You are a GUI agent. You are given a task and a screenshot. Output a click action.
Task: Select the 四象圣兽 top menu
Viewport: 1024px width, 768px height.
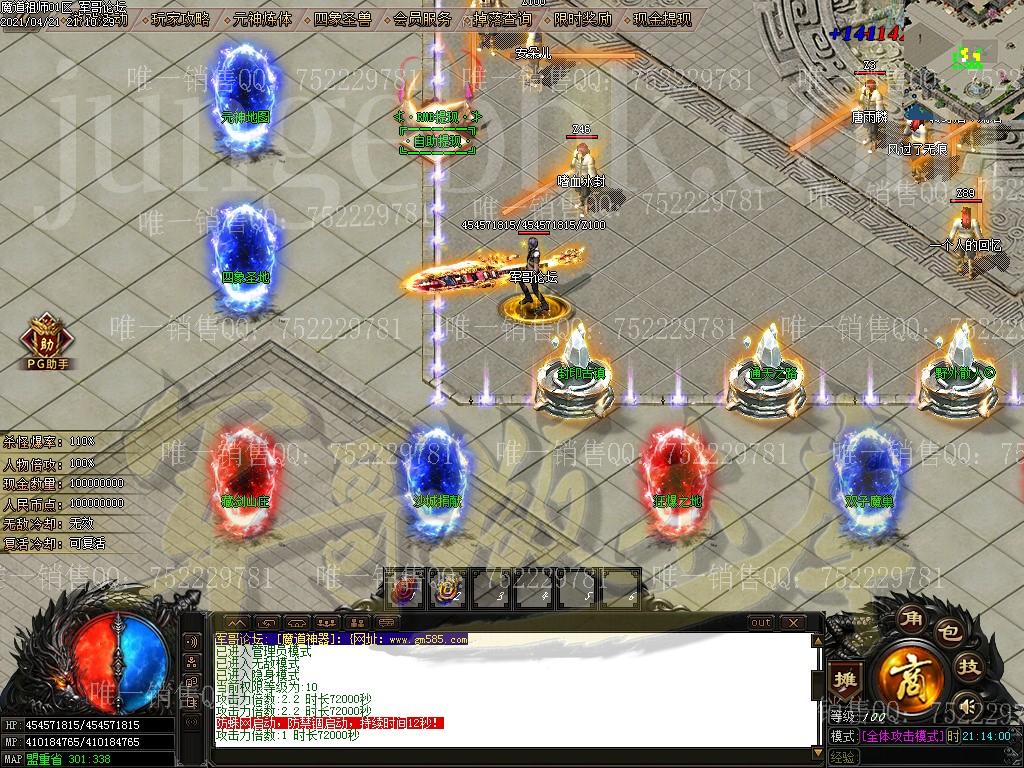click(342, 19)
